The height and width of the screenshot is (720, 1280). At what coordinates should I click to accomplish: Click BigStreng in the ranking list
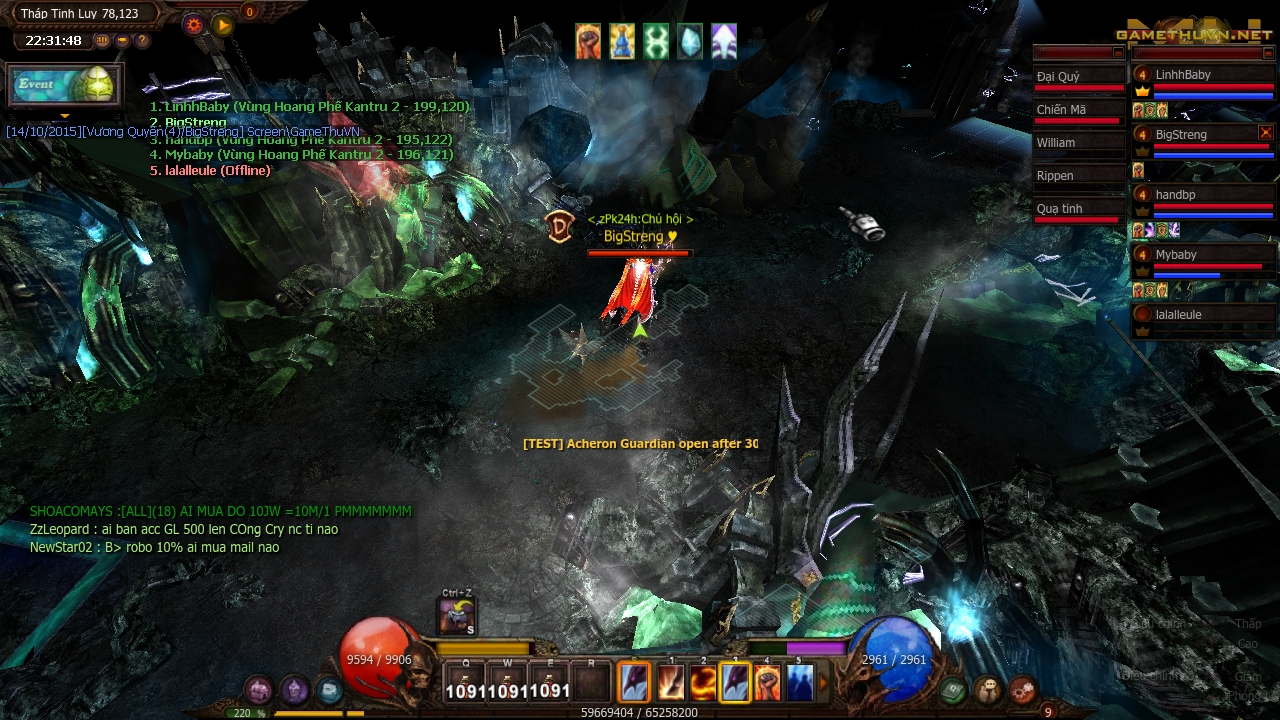(190, 121)
